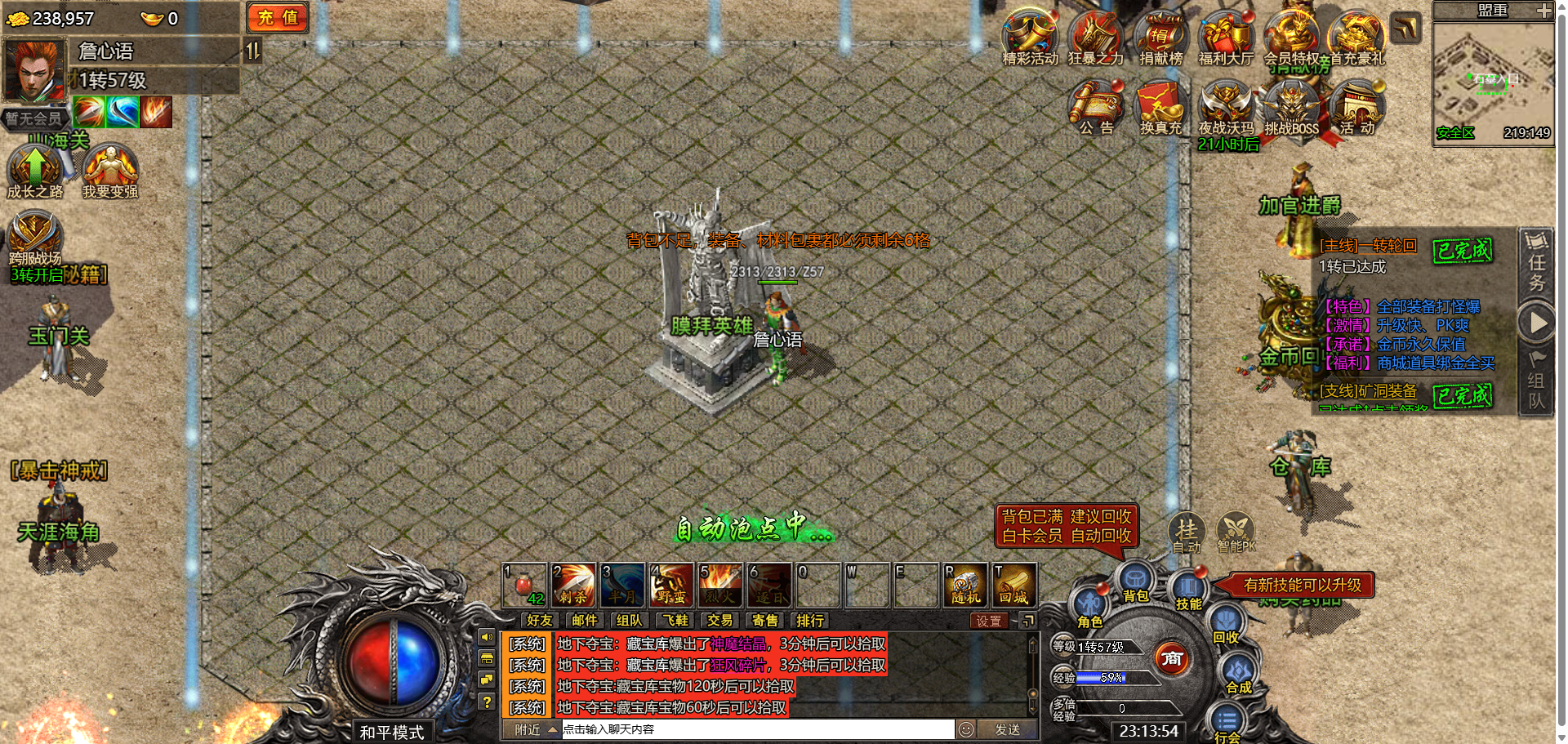Click the 我要变强 icon
This screenshot has height=744, width=1568.
coord(110,170)
